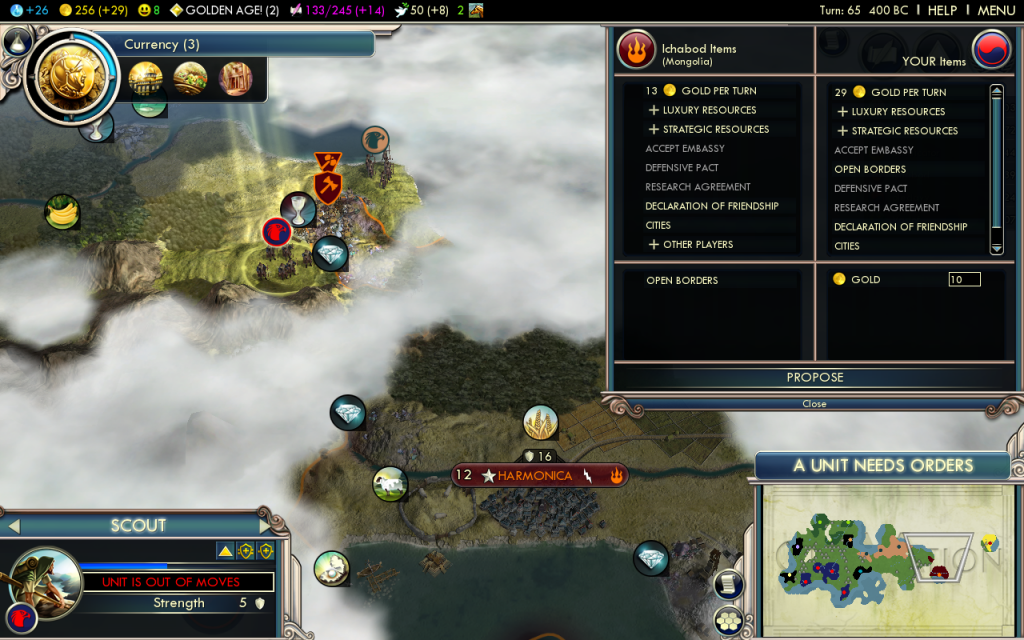Screen dimensions: 1024x640
Task: Select Mongolia's Declaration of Friendship item
Action: 711,206
